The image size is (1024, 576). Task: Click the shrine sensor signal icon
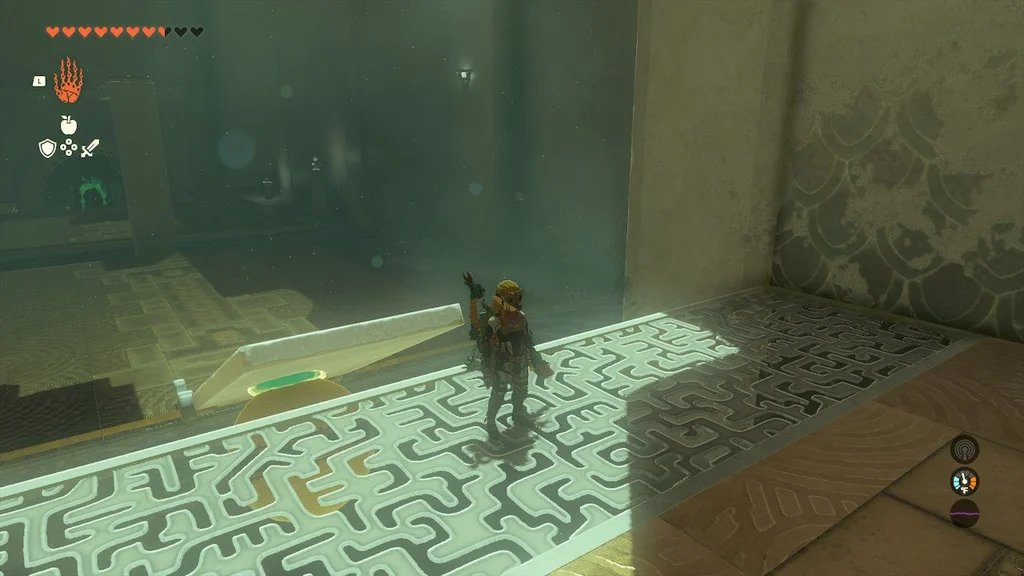[964, 448]
